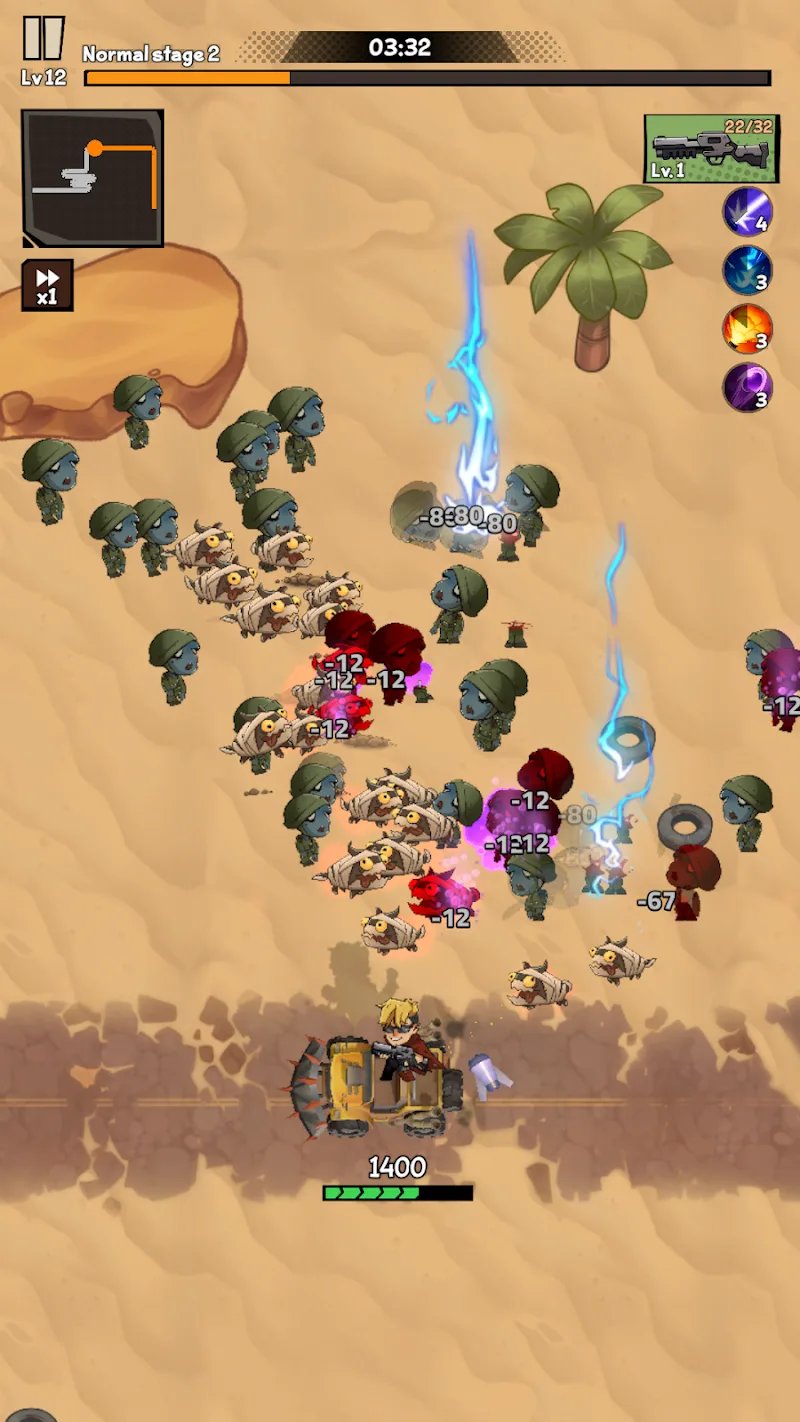Pause the game
Screen dimensions: 800x1422
point(43,39)
